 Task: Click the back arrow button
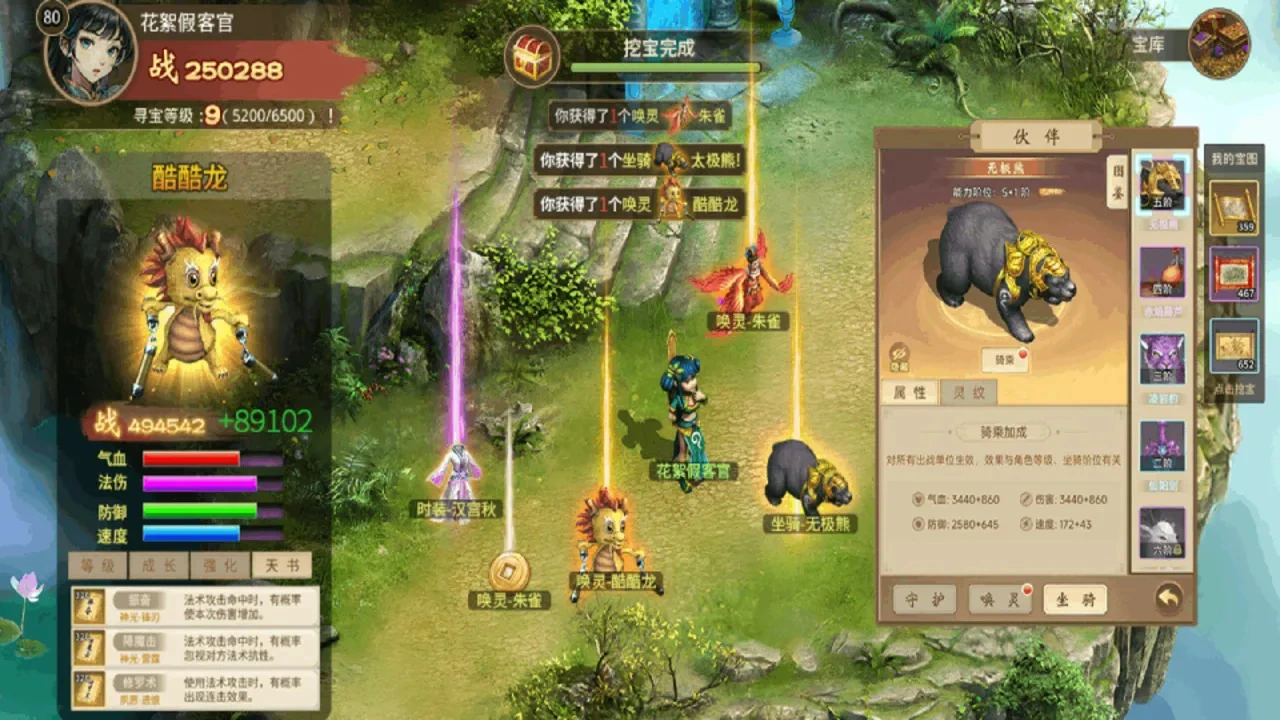(1168, 598)
